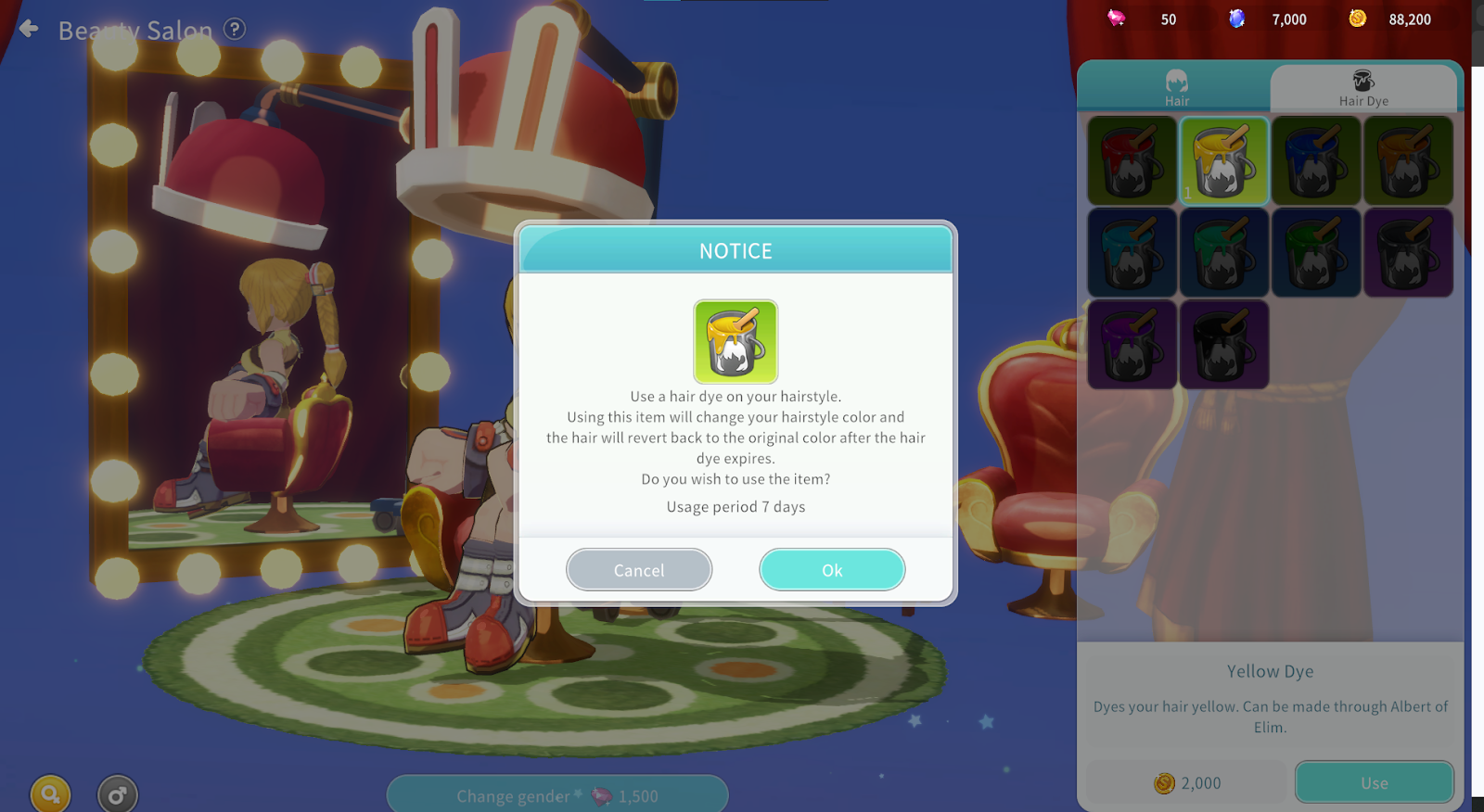Choose the yellow dye bucket
Viewport: 1484px width, 812px height.
tap(1223, 161)
